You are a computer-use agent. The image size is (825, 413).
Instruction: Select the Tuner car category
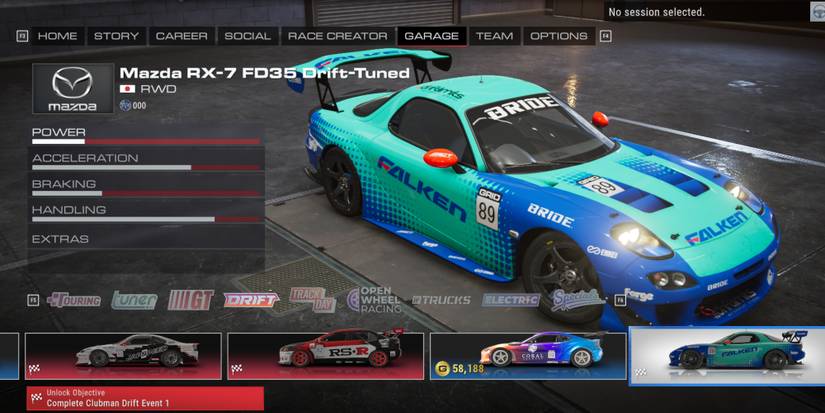coord(134,299)
